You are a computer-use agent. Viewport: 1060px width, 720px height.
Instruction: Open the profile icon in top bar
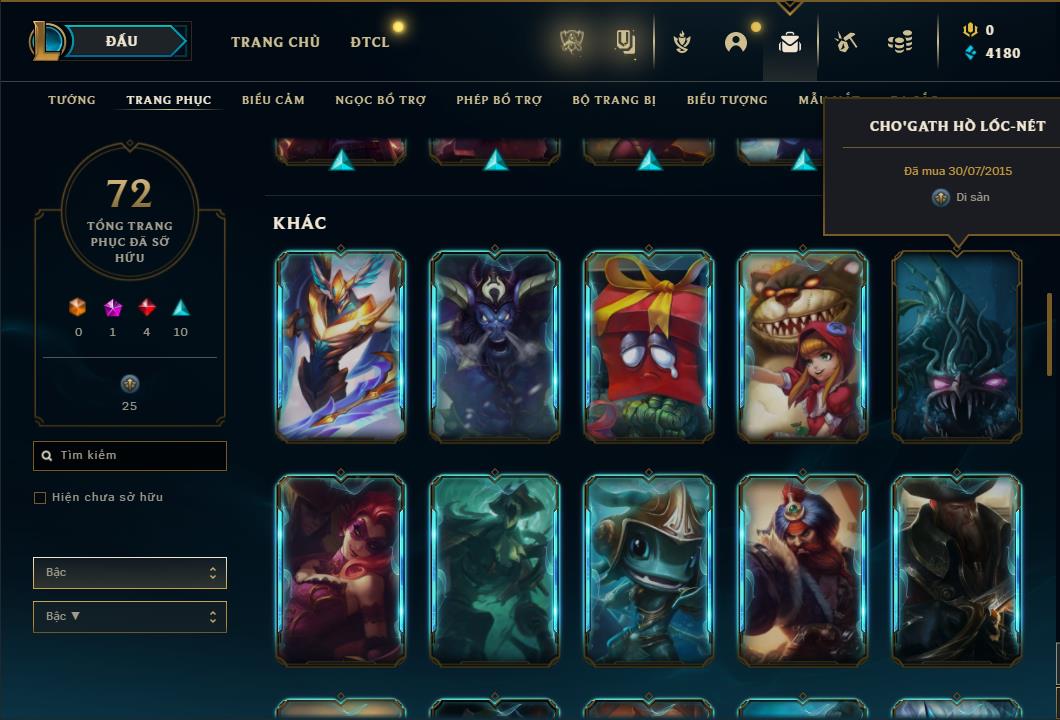tap(736, 42)
